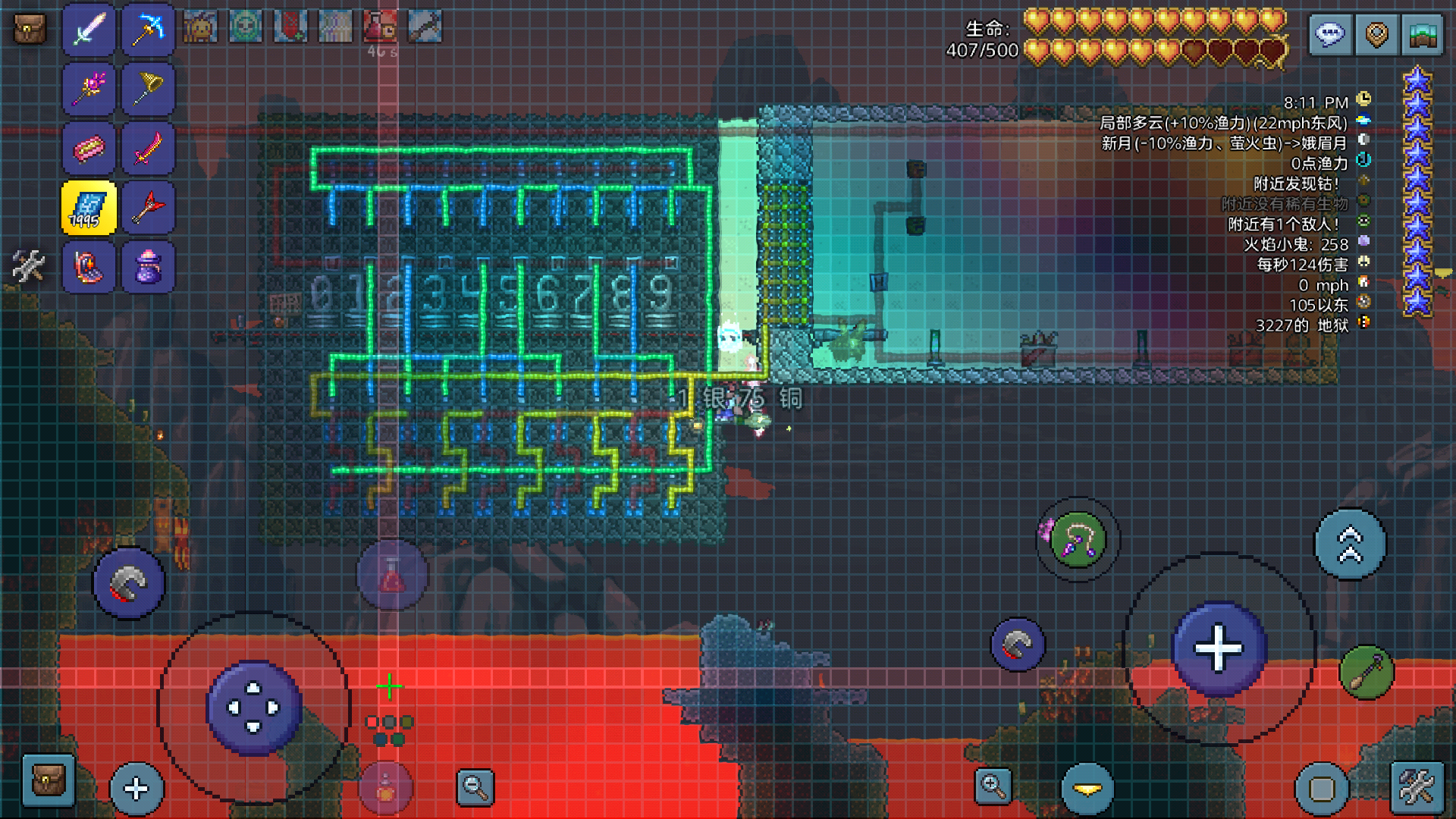
Task: Select the blue pickaxe hotbar slot
Action: (x=149, y=30)
